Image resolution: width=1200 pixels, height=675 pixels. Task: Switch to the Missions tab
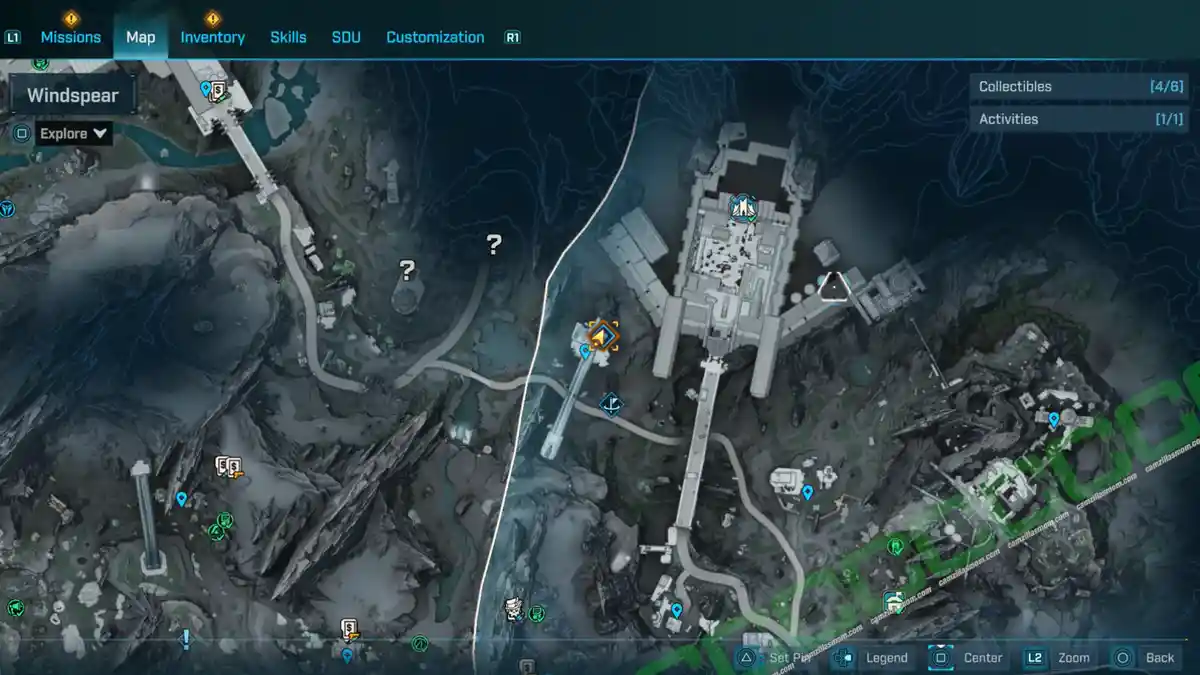click(x=70, y=37)
